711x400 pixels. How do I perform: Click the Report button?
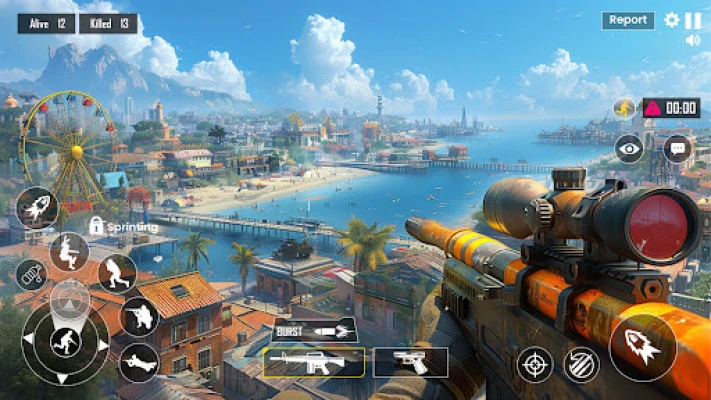(628, 20)
